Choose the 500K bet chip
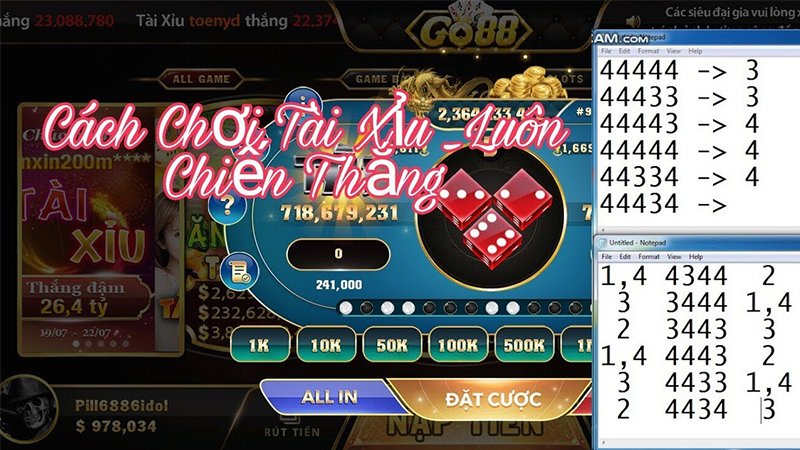This screenshot has height=450, width=800. (x=525, y=346)
